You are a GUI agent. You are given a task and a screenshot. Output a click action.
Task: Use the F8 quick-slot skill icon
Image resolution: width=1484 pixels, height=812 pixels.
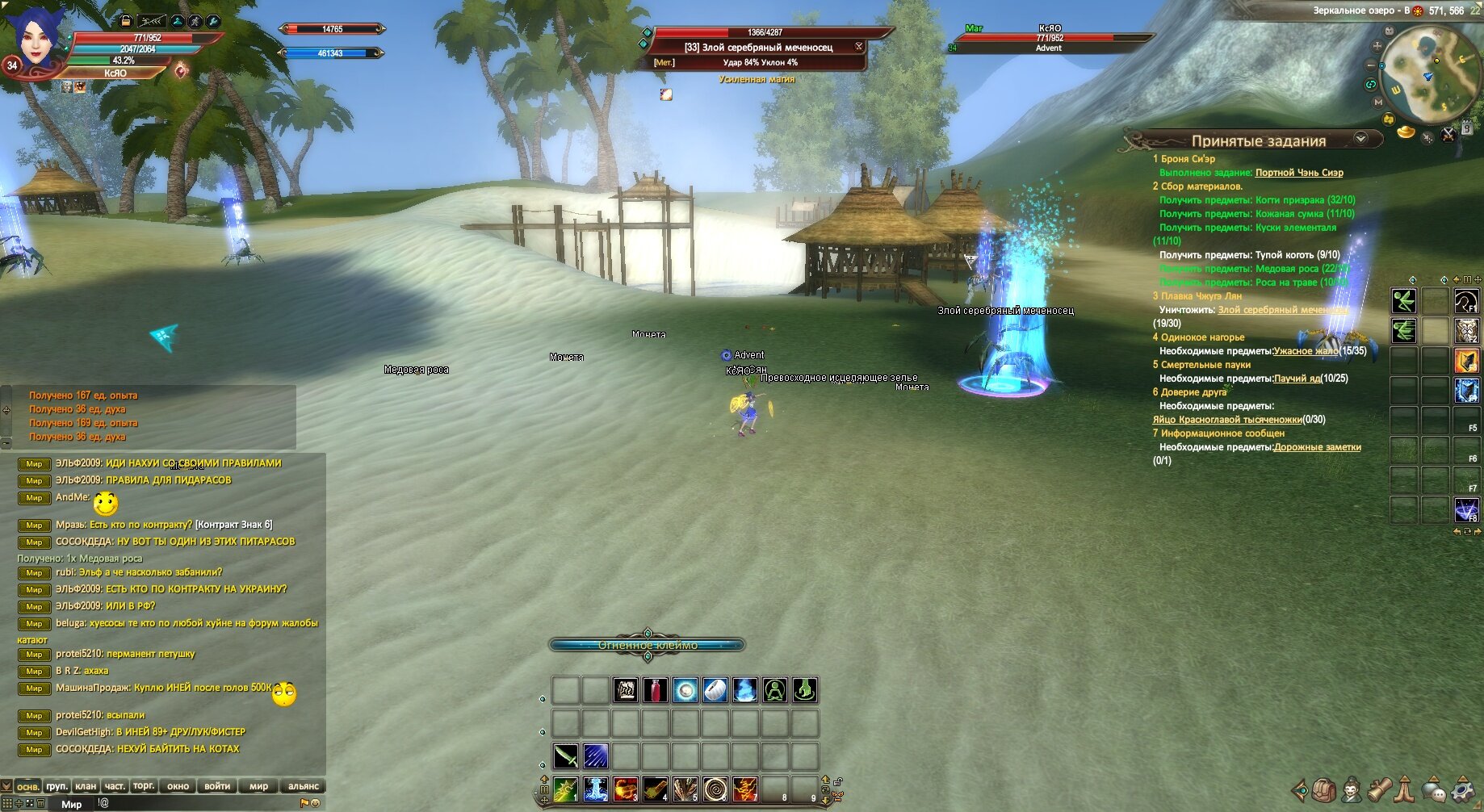[x=1465, y=509]
